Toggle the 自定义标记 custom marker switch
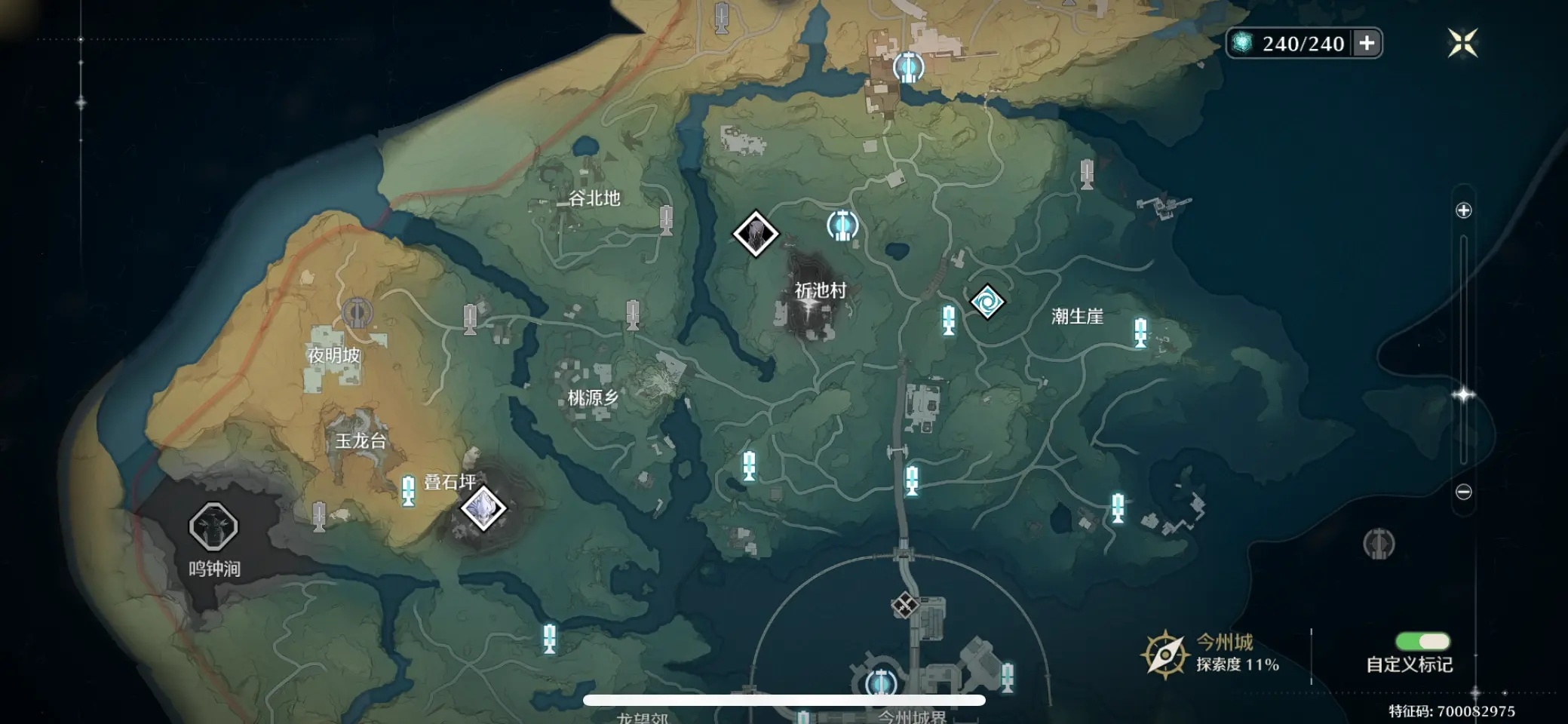This screenshot has width=1568, height=724. coord(1422,642)
